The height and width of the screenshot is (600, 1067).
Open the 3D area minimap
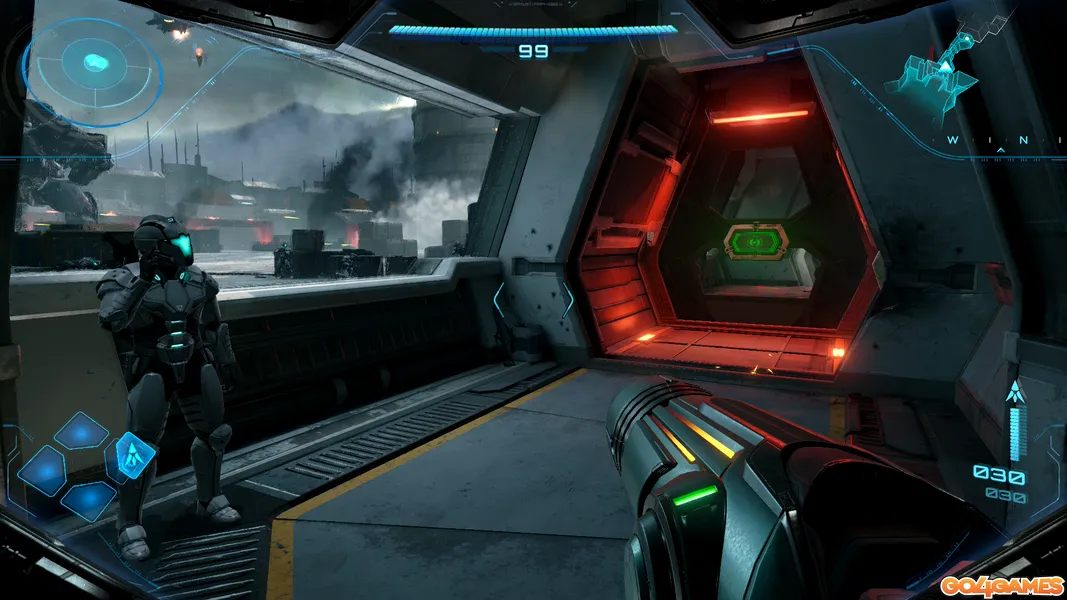coord(942,68)
